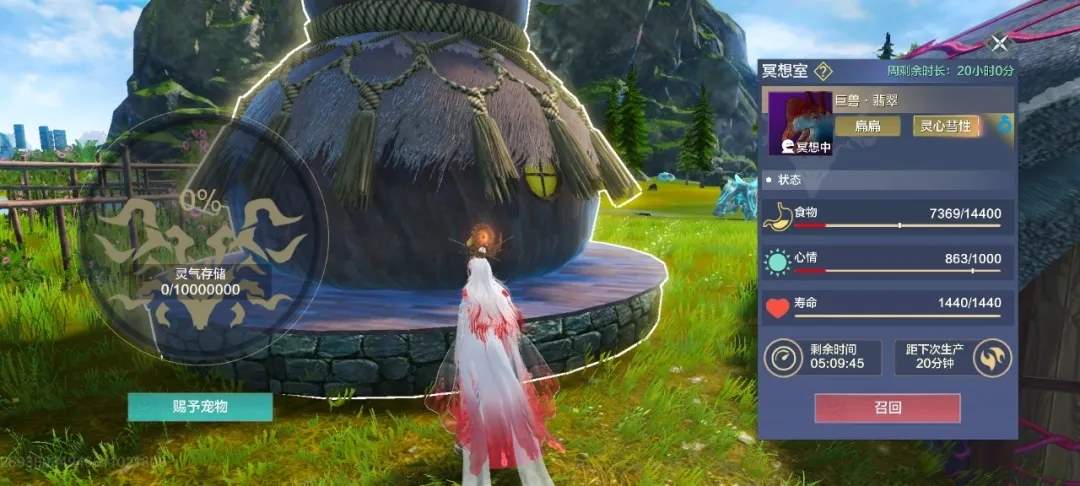Click the 灵心慧性 trait tag

click(947, 125)
